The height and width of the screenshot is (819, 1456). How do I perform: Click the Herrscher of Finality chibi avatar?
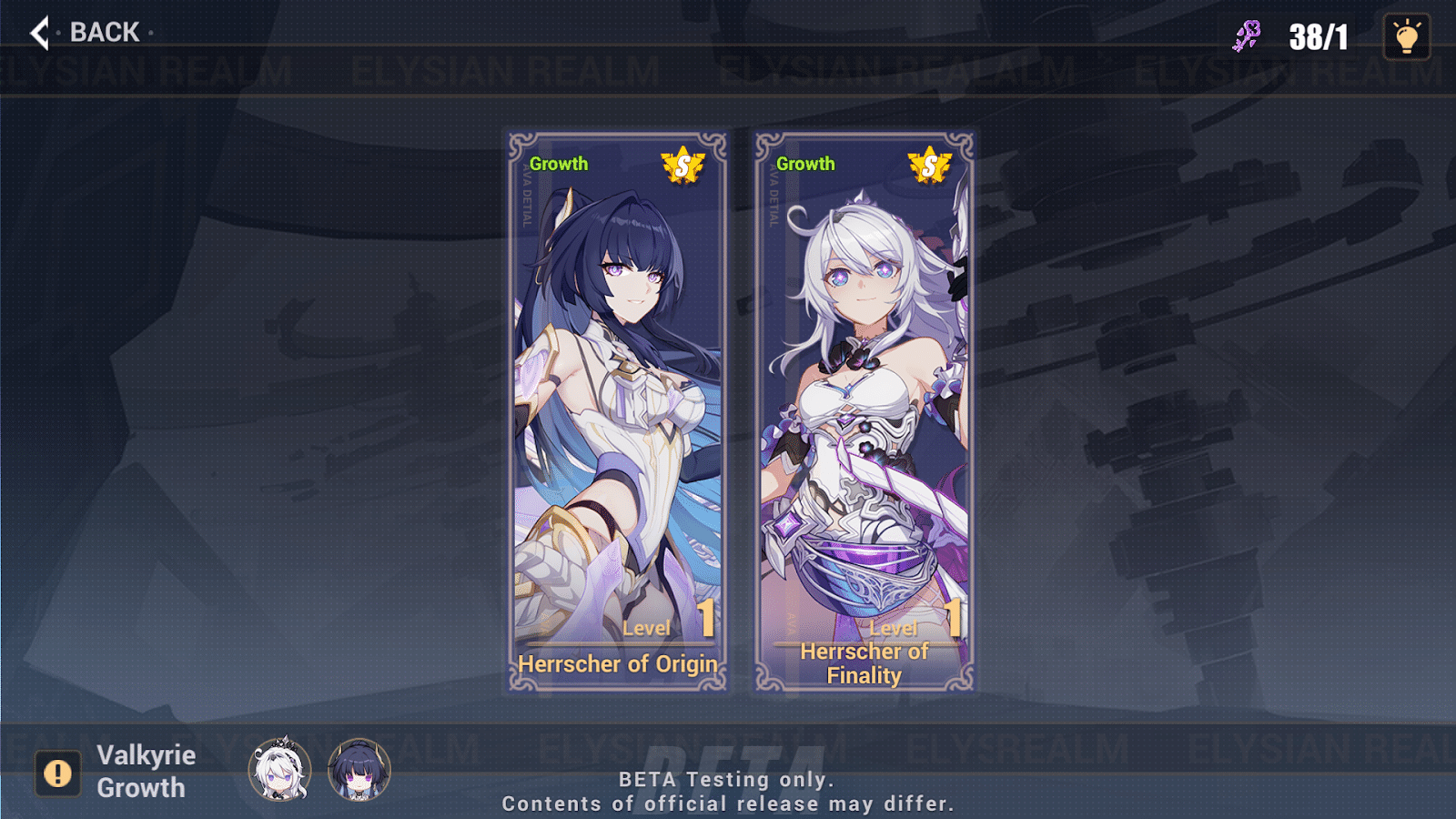278,771
